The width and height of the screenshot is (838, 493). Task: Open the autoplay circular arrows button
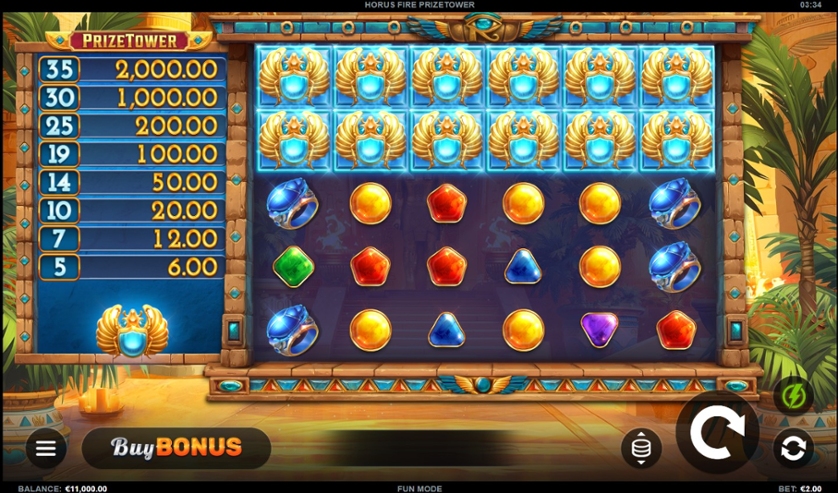tap(793, 449)
